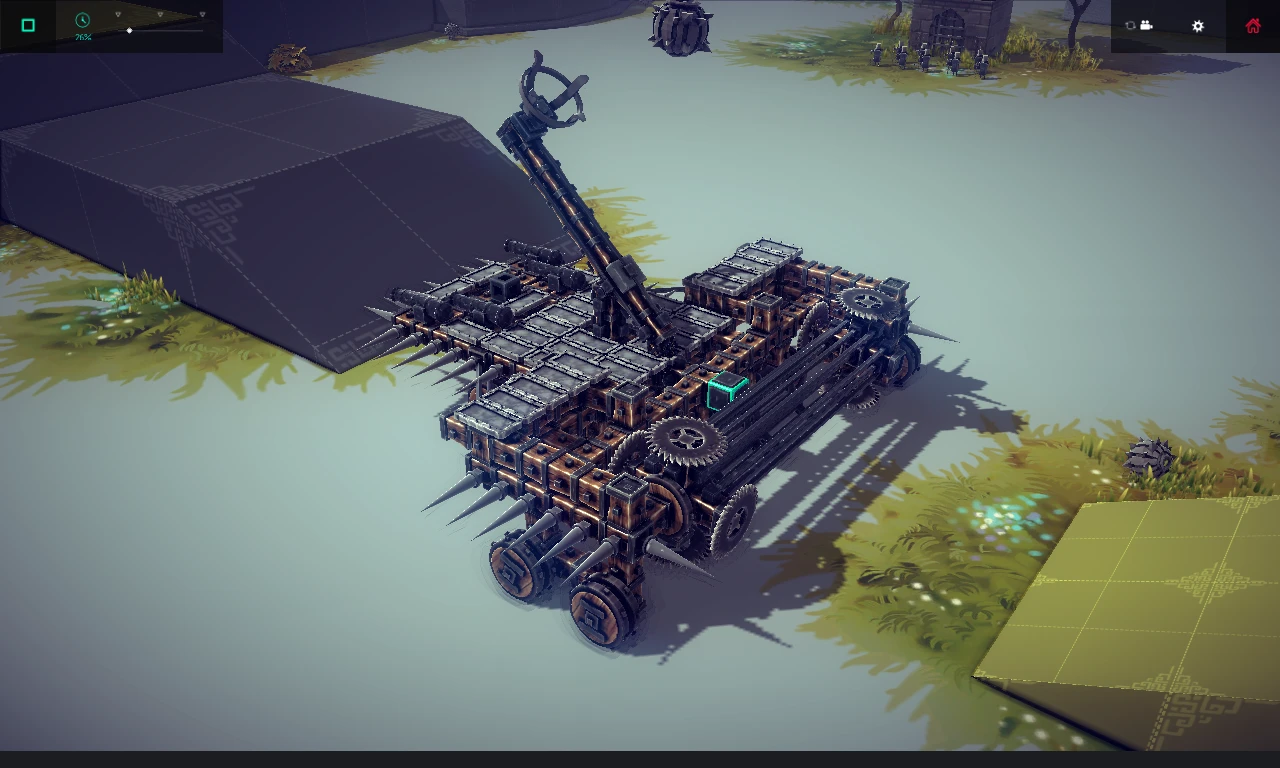
Task: Start recording with the camcorder icon
Action: (x=1144, y=26)
